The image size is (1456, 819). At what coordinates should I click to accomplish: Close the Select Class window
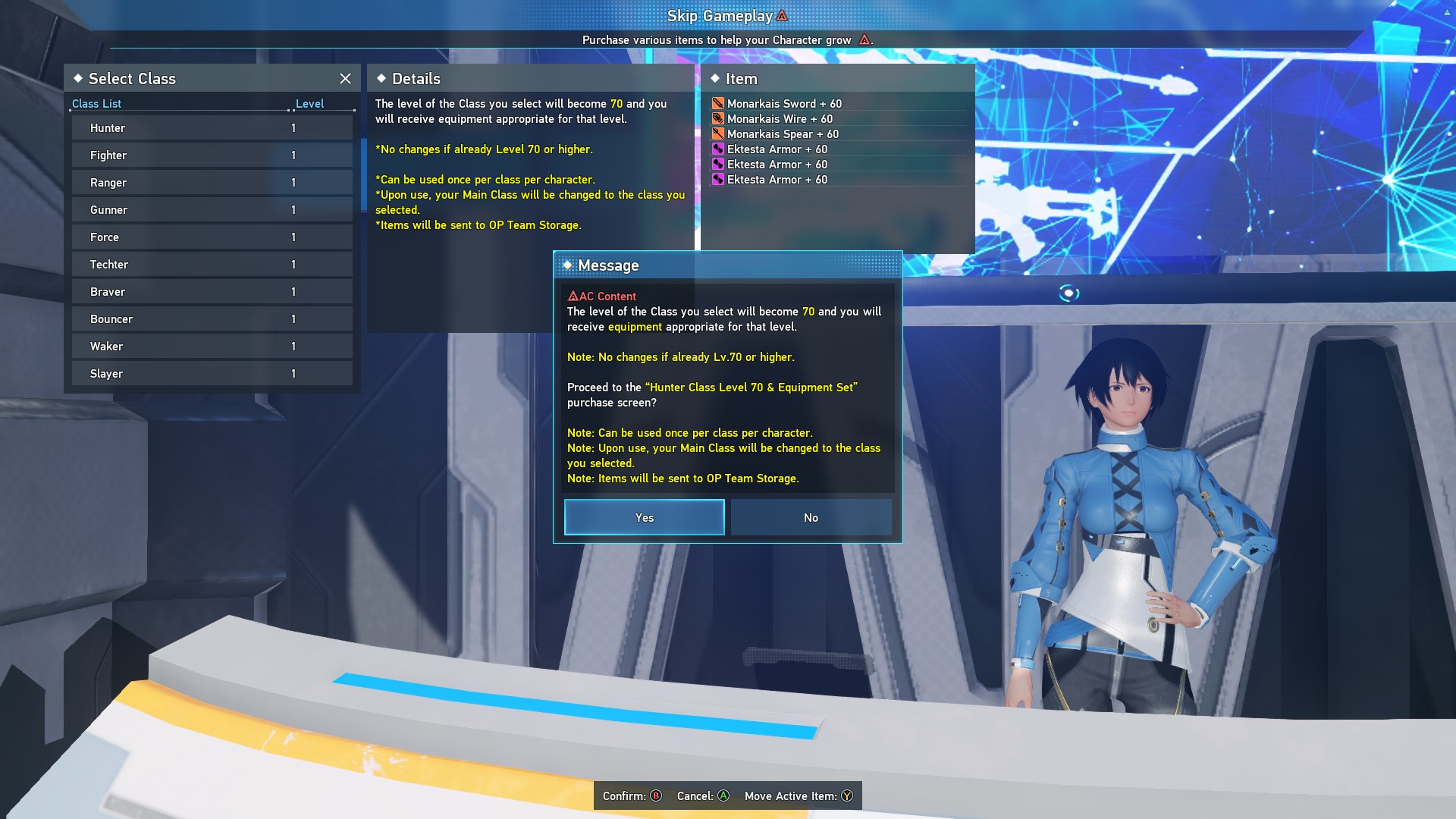pos(346,78)
